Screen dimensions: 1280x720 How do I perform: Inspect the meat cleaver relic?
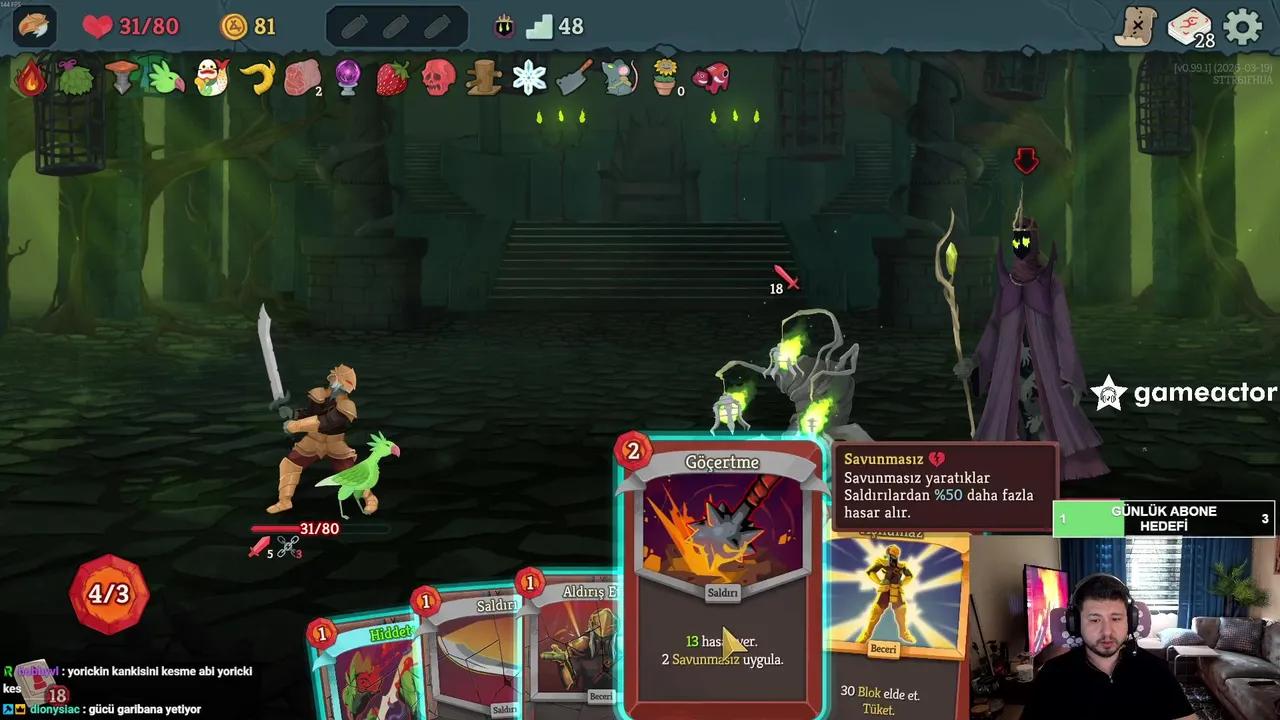pyautogui.click(x=574, y=78)
